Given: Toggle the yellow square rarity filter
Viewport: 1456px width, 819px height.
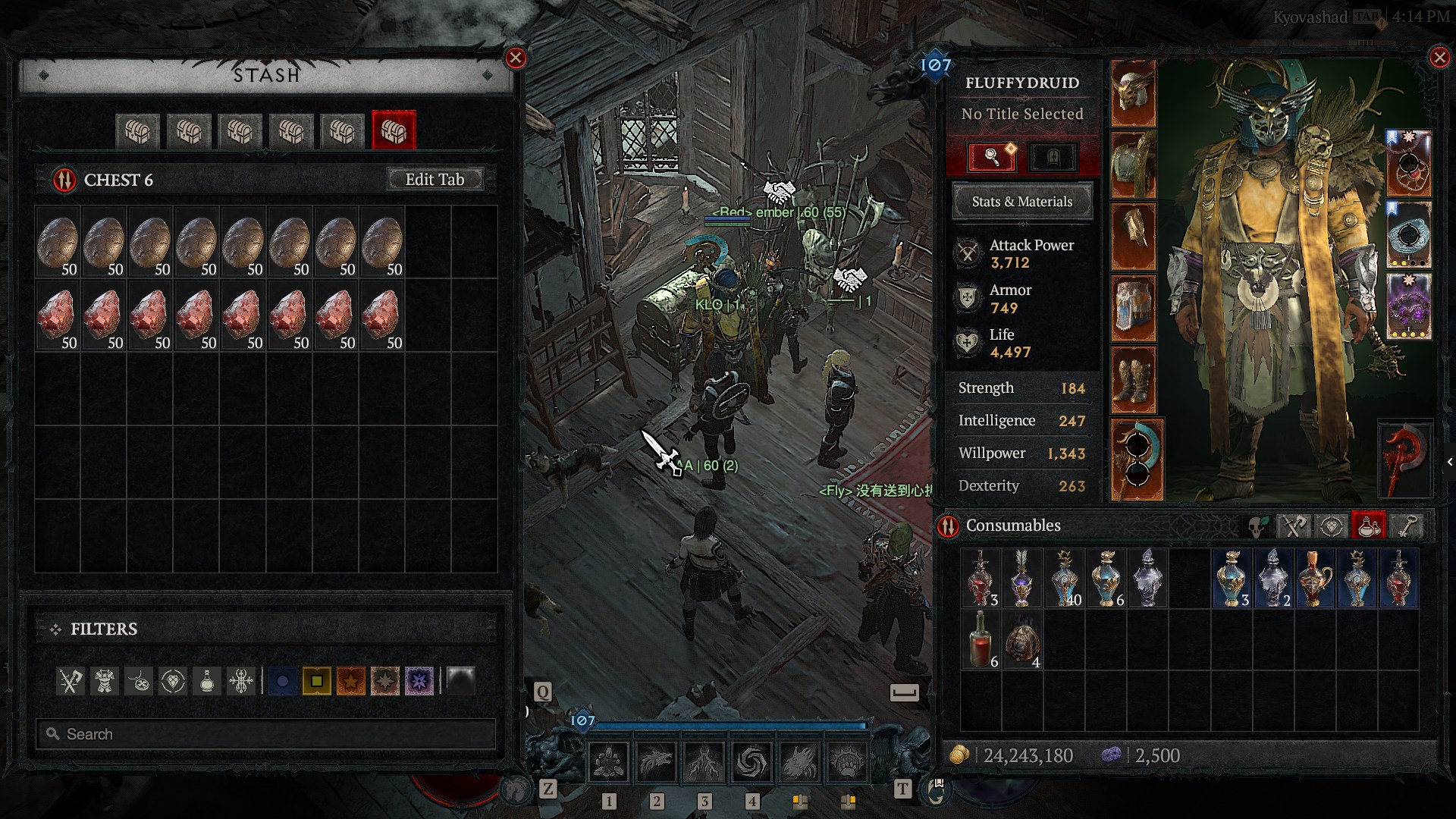Looking at the screenshot, I should [316, 681].
